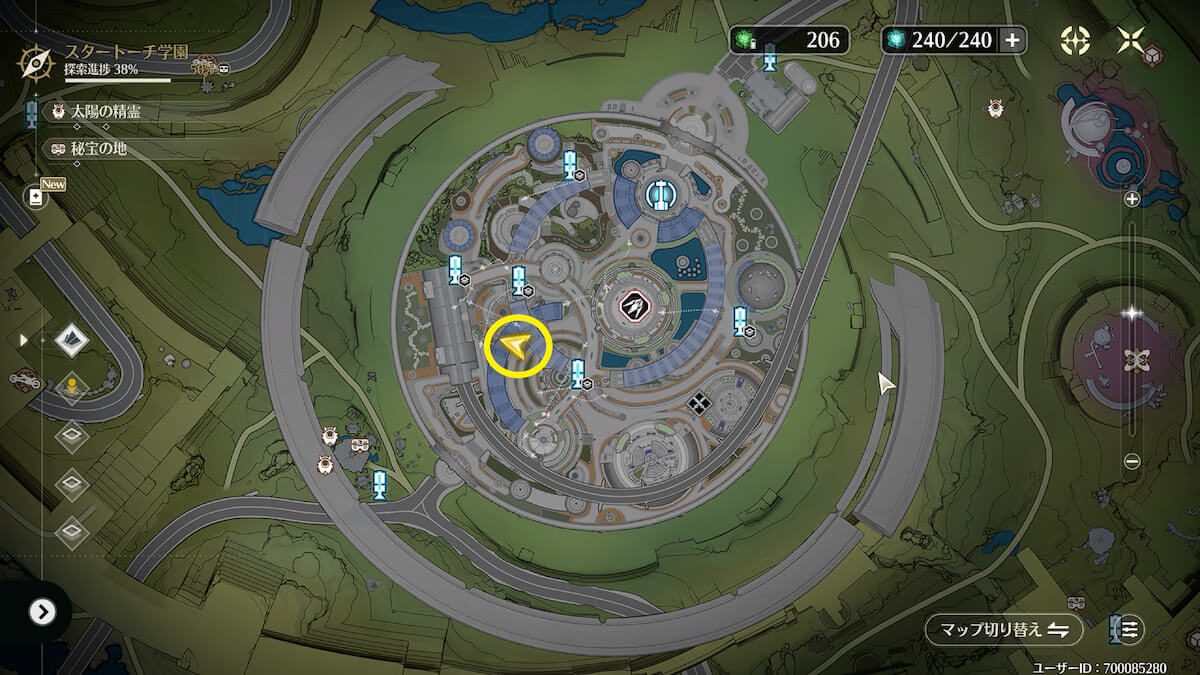Click the green crystal currency counter
This screenshot has height=675, width=1200.
click(x=788, y=40)
